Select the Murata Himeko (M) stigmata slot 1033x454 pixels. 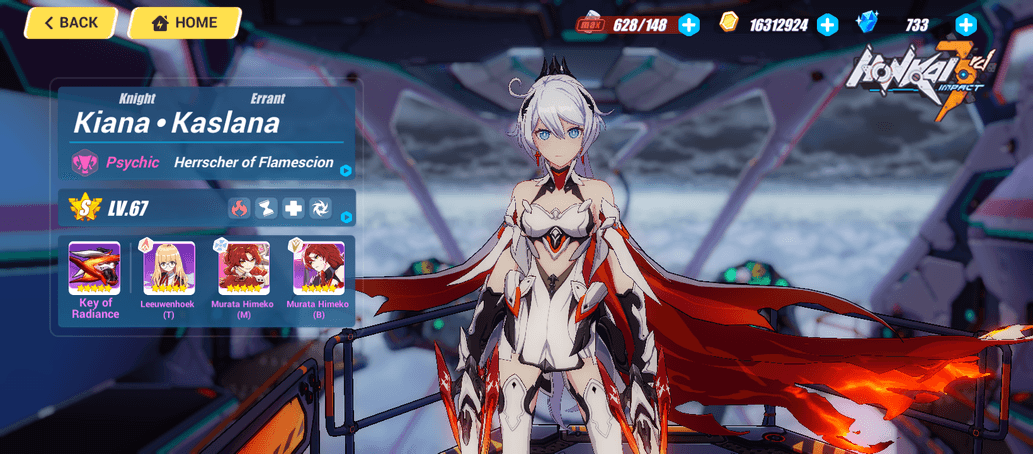244,268
